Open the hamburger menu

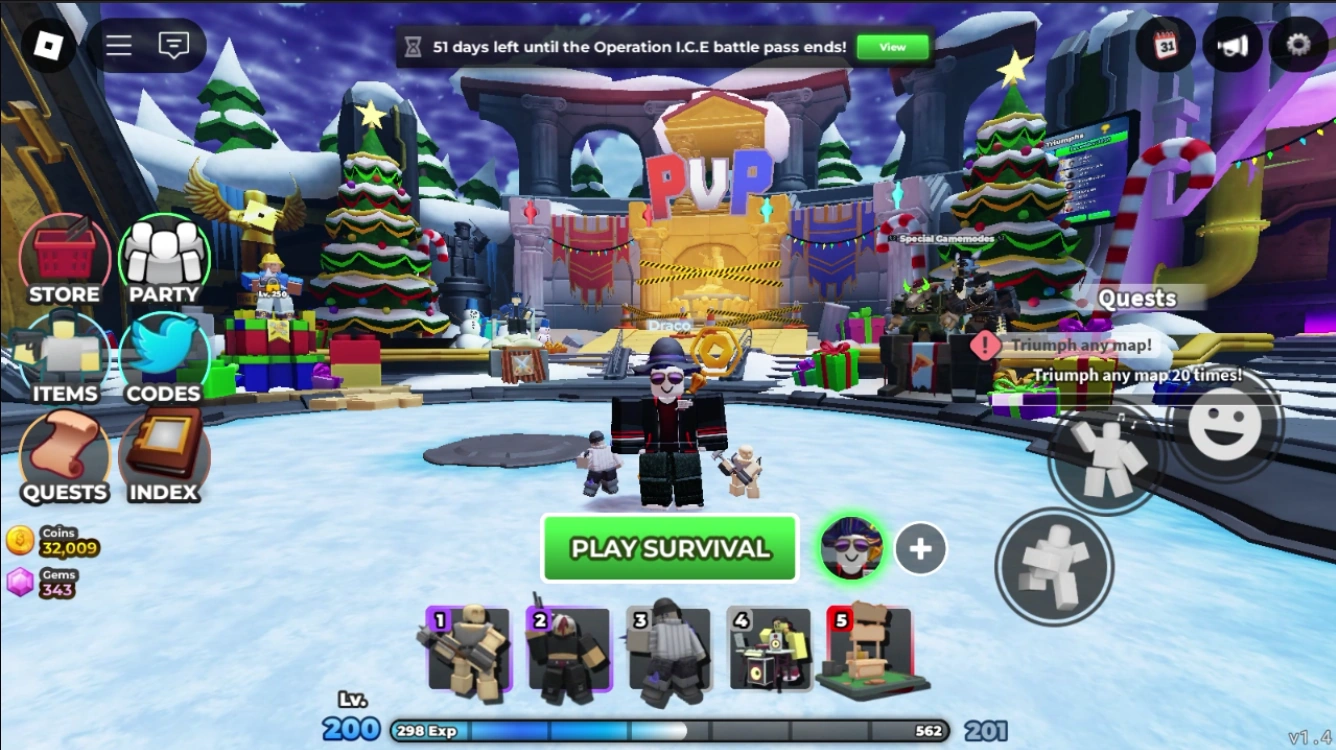(x=116, y=44)
